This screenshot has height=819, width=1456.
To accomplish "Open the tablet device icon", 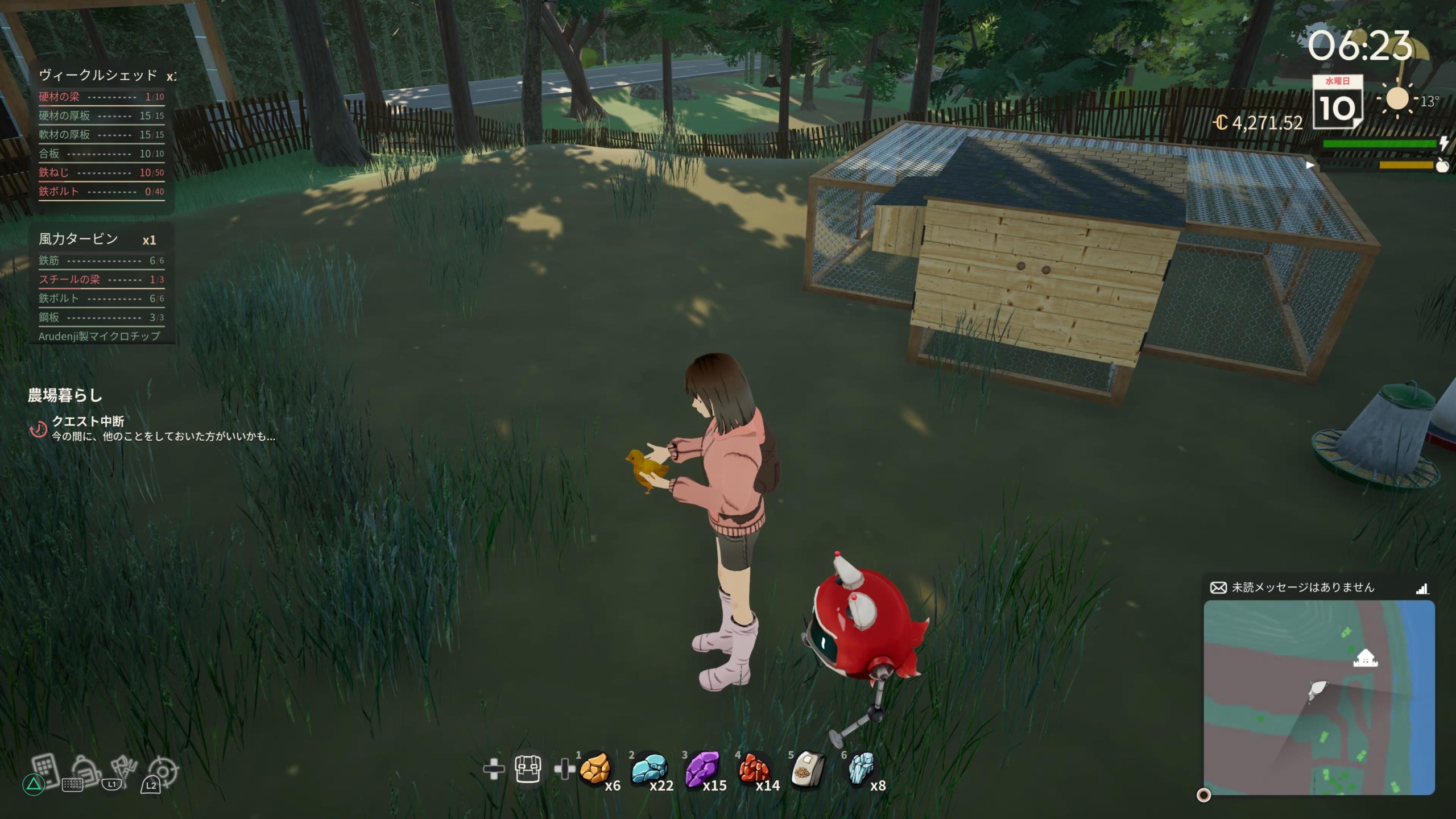I will click(x=45, y=770).
